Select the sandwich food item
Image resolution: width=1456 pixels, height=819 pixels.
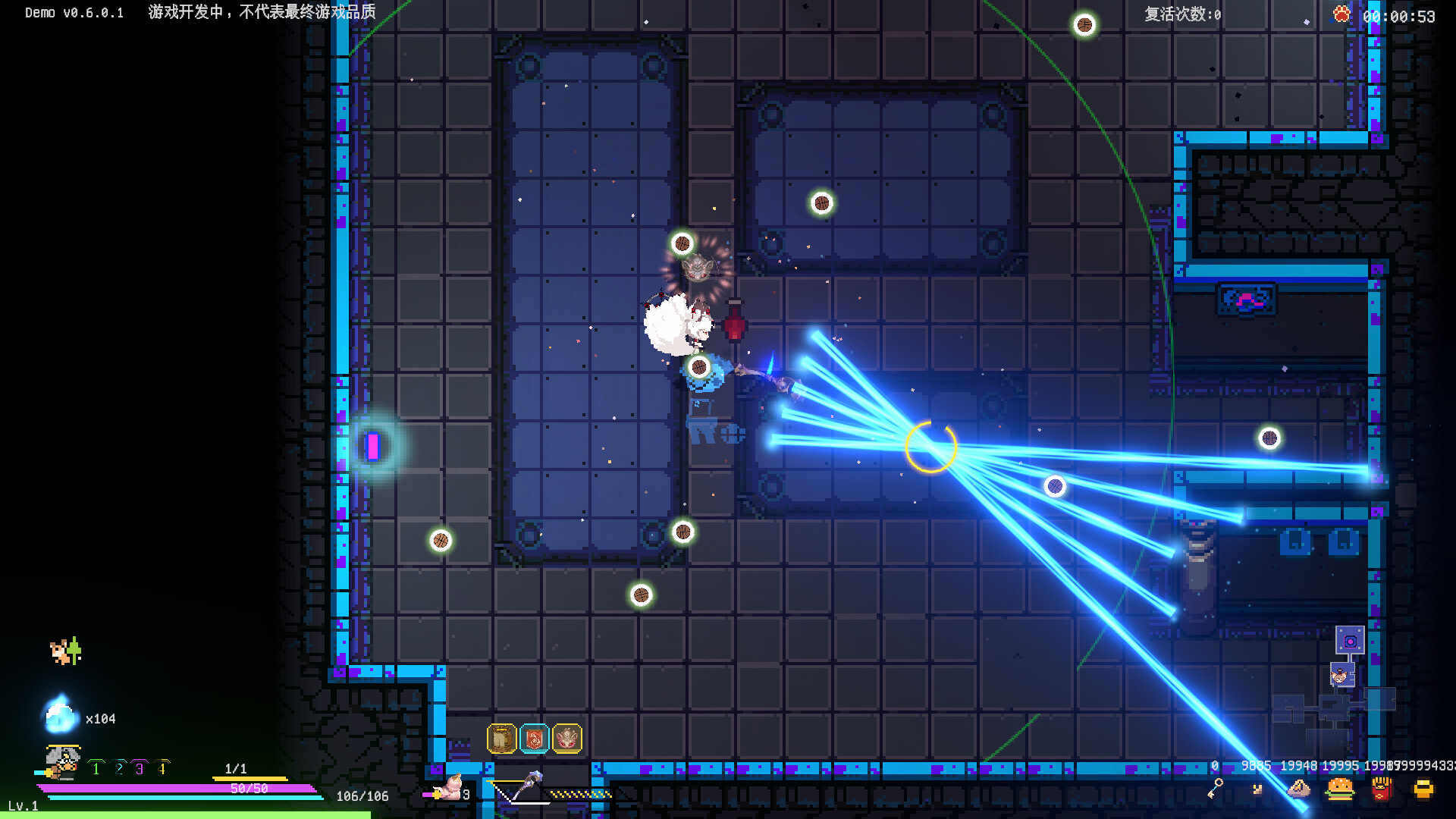pos(1299,789)
